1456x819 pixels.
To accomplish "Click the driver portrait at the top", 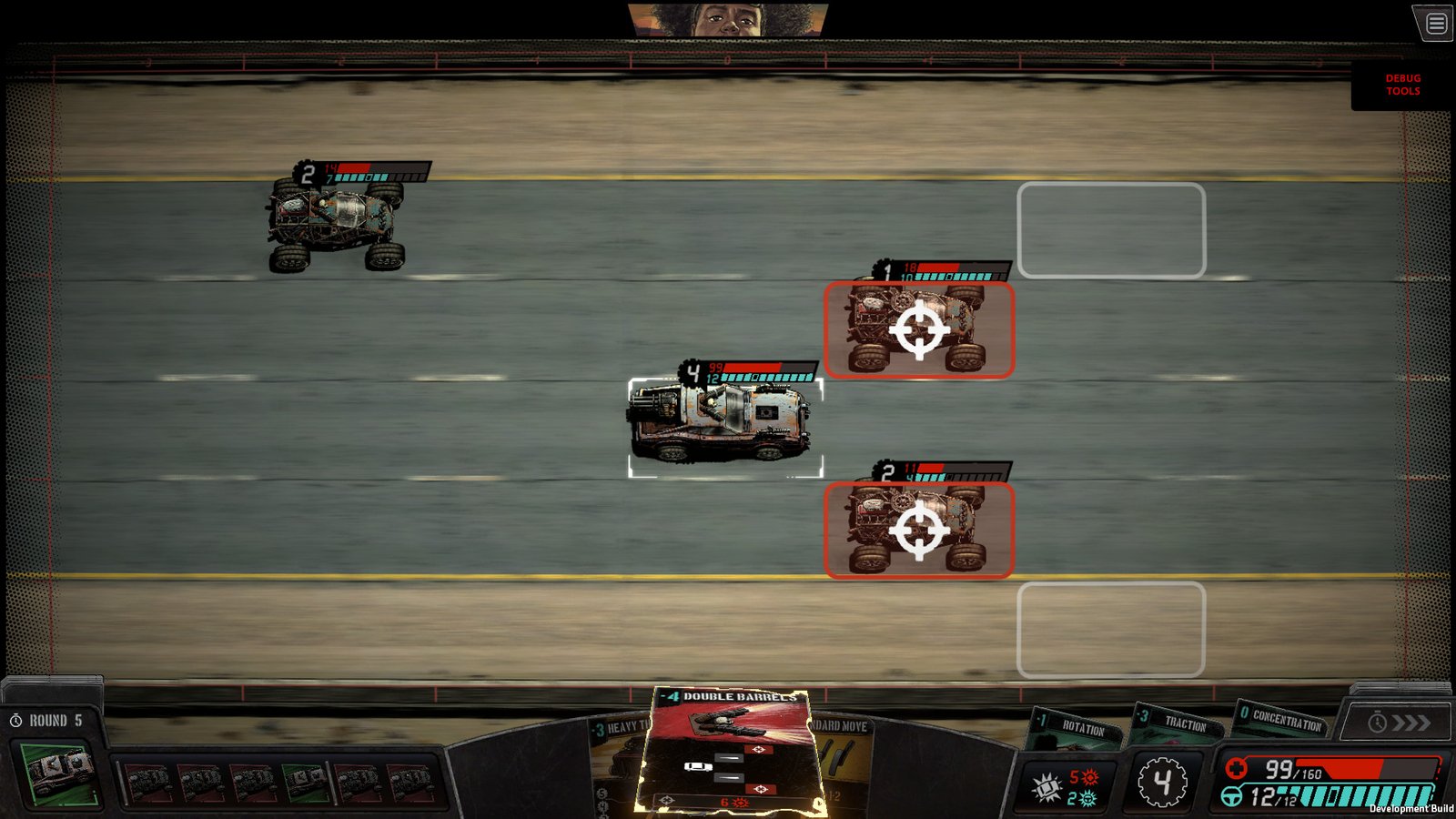I will tap(727, 18).
